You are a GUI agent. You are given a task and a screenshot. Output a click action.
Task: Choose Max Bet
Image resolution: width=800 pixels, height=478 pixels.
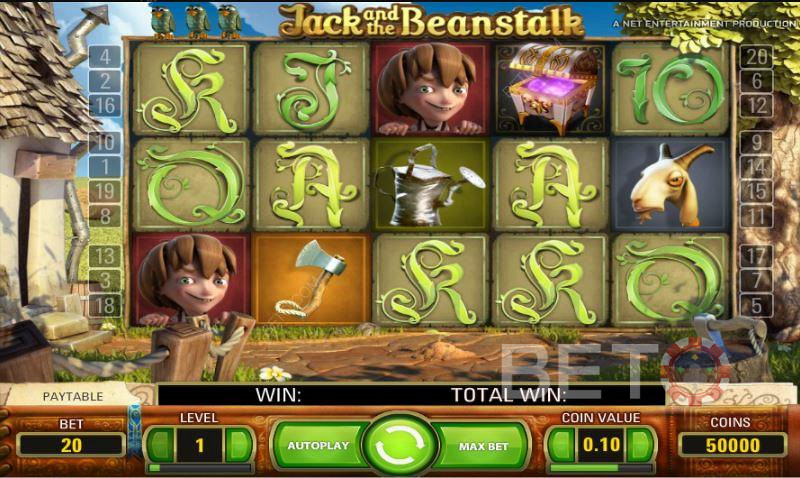click(483, 444)
